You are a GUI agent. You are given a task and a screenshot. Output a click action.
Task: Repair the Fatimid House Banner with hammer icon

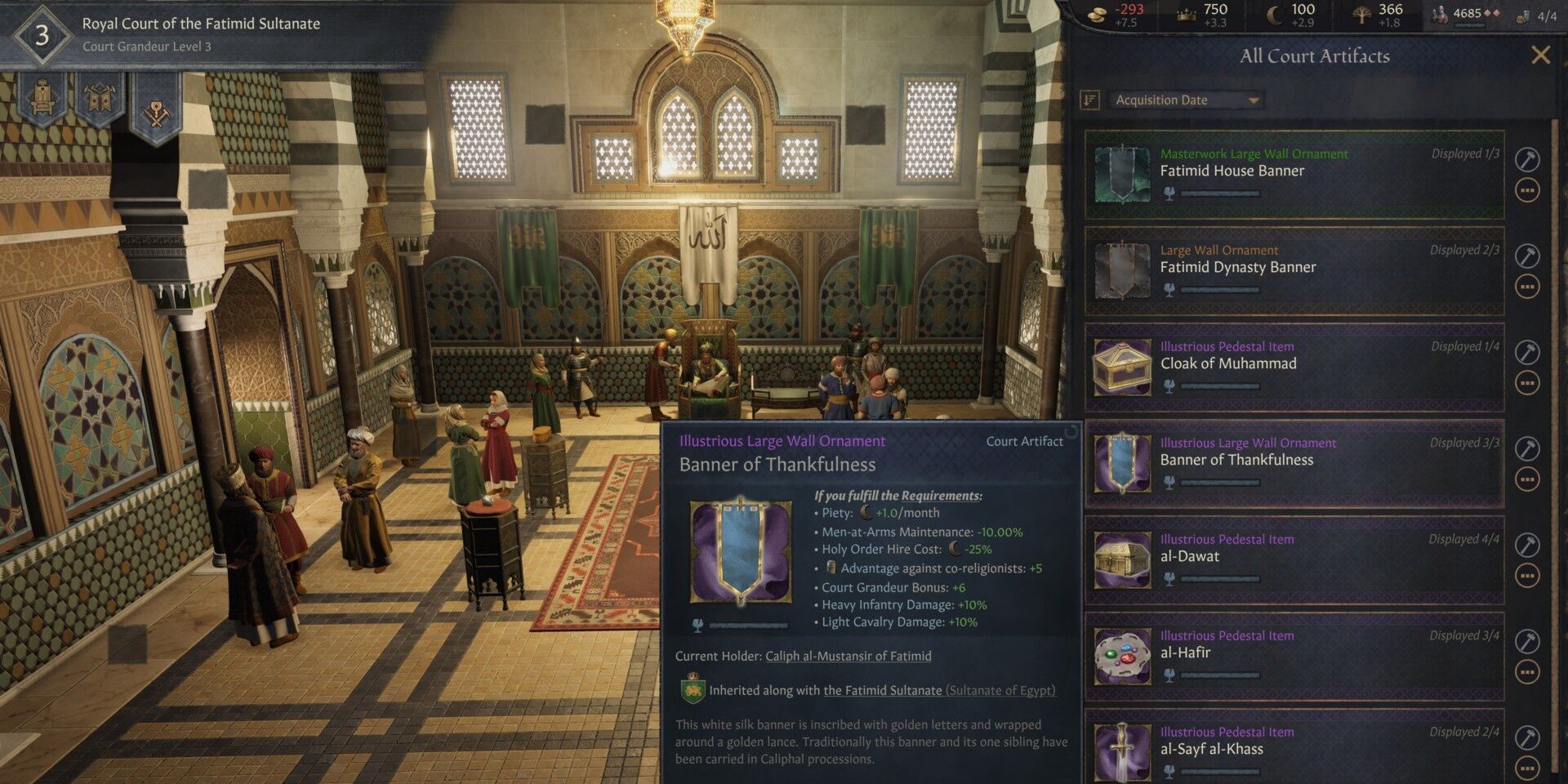point(1526,159)
